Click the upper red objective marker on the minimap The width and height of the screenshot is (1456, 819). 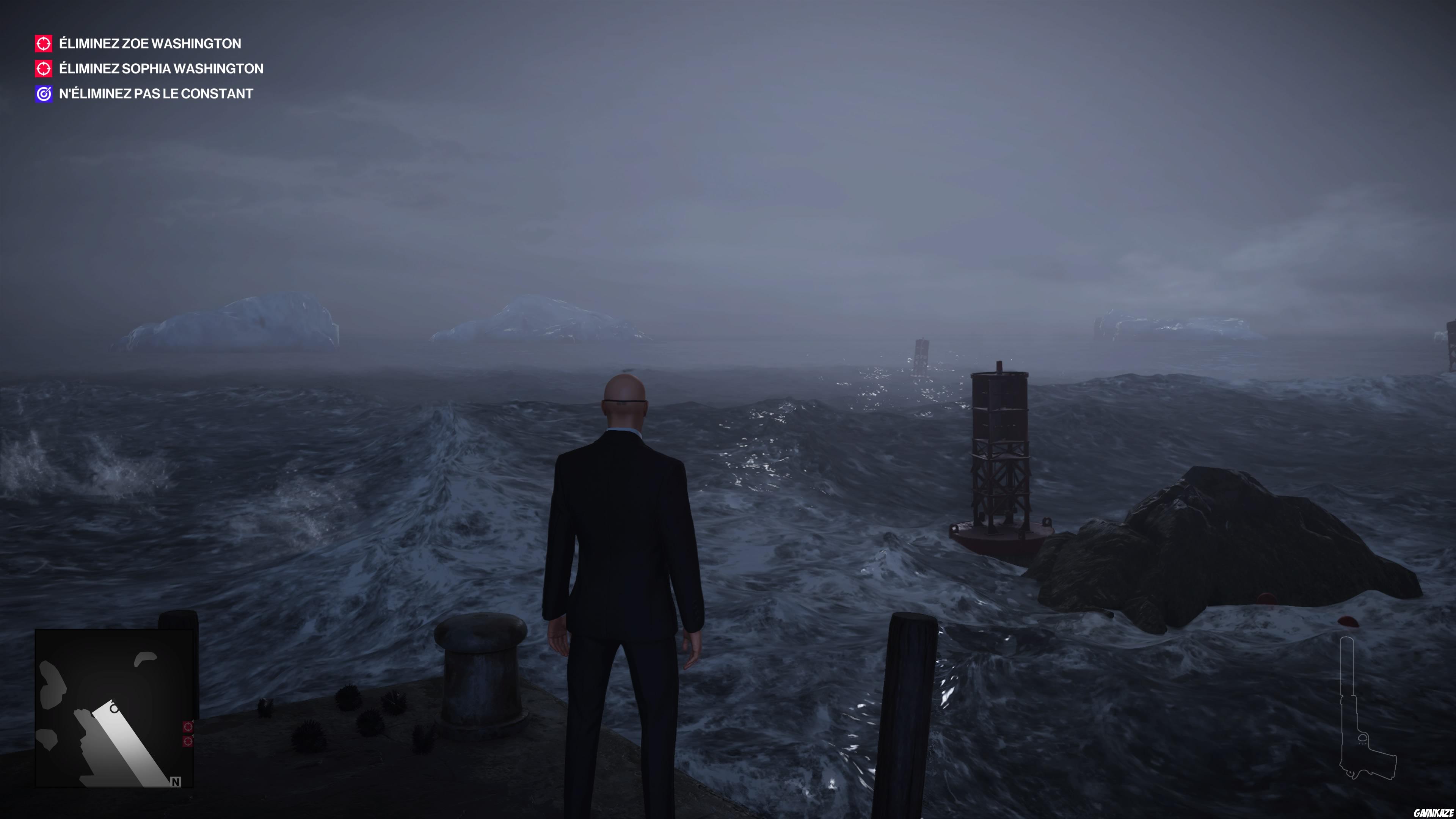point(188,727)
